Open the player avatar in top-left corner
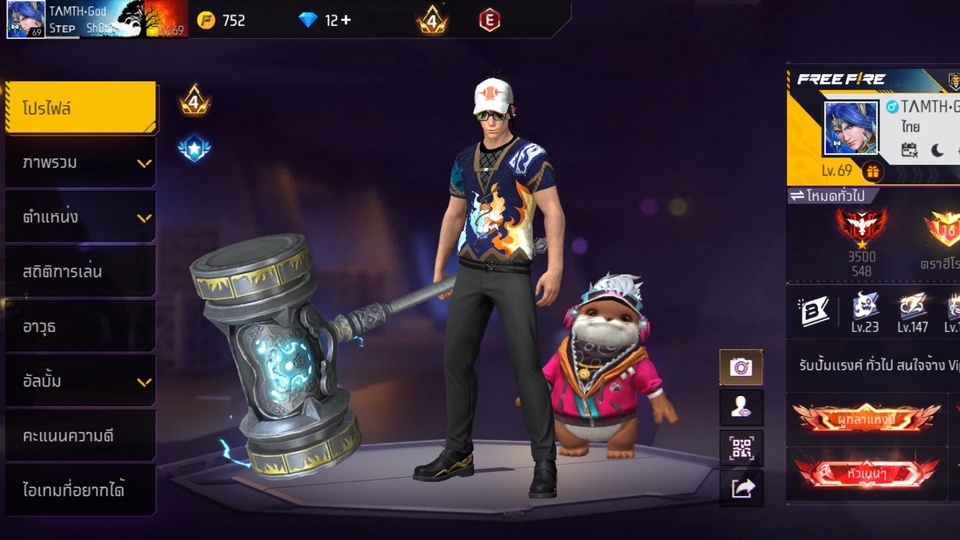Screen dimensions: 960x540 point(26,19)
